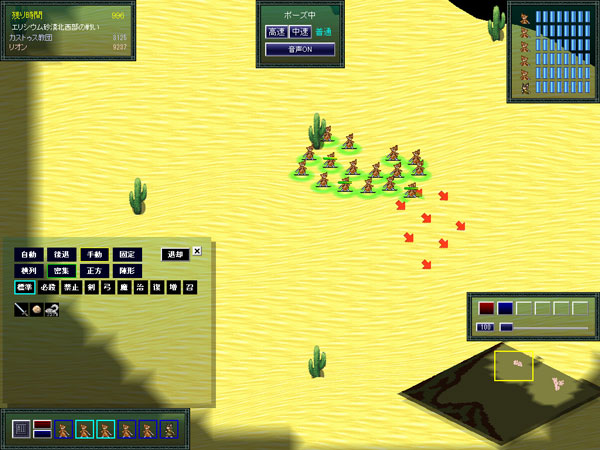Screen dimensions: 600x450
Task: Order a retreat with the 退却 button
Action: point(175,254)
